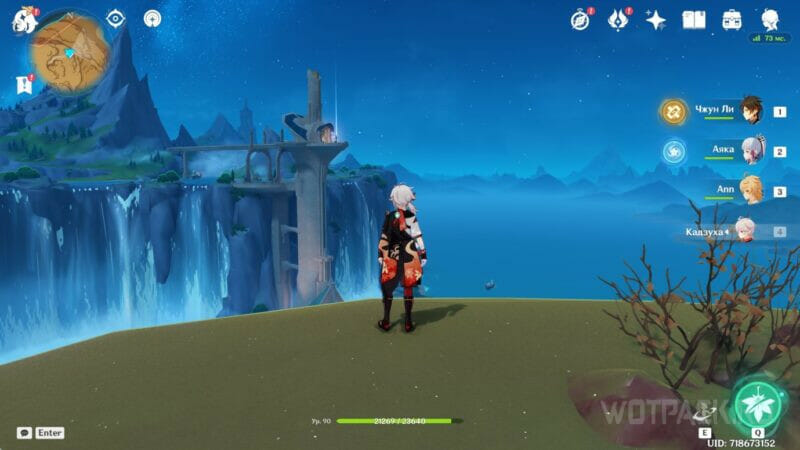
Task: Toggle the eye-shaped elemental sight icon
Action: pyautogui.click(x=116, y=19)
